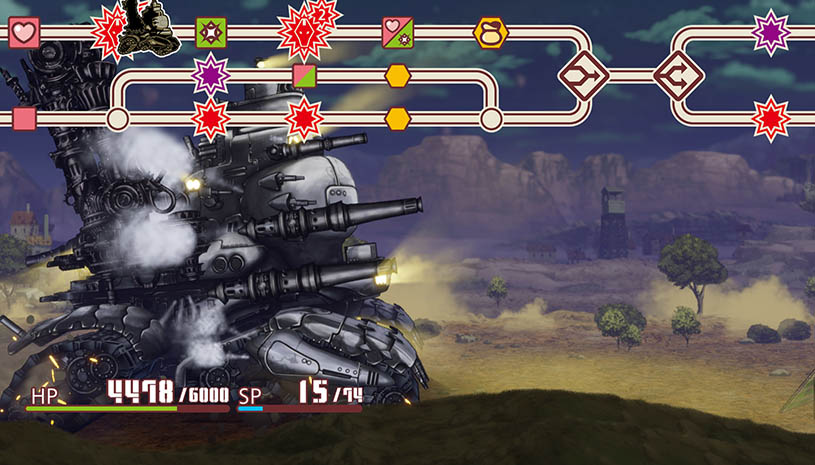This screenshot has height=465, width=815.
Task: Click the tank position marker on the route
Action: point(146,30)
